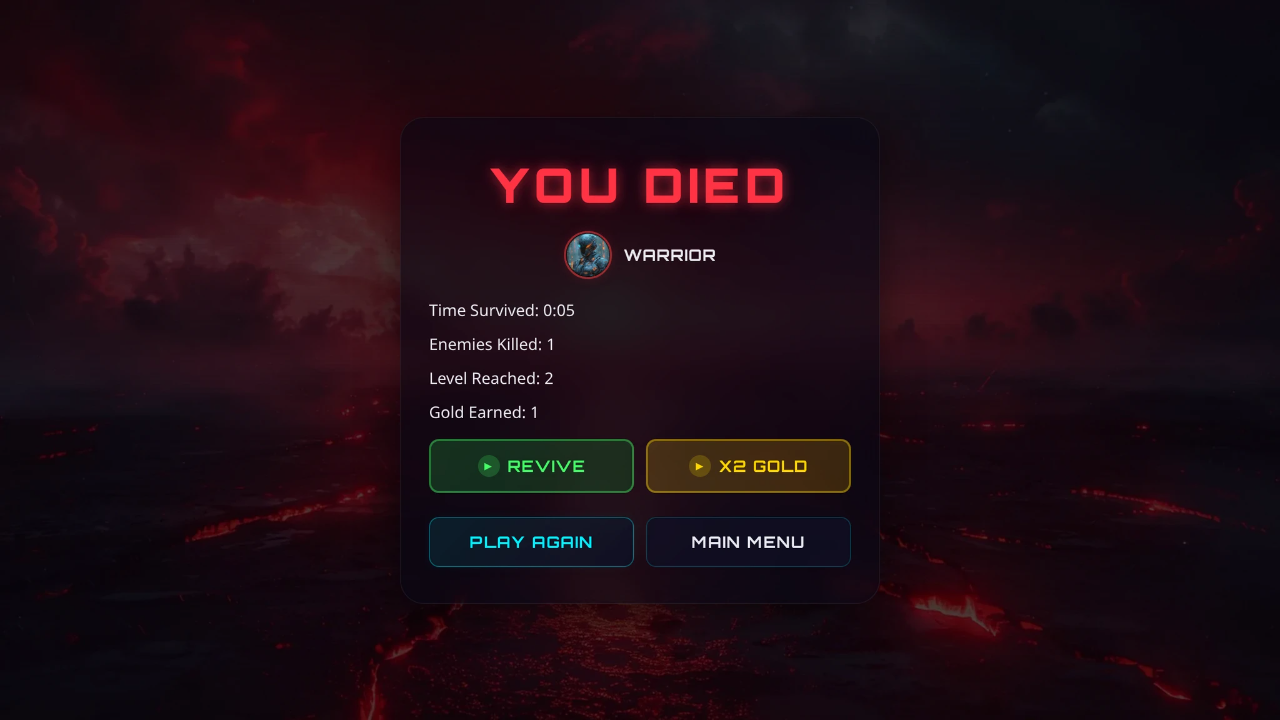The height and width of the screenshot is (720, 1280).
Task: Click the darkened battlefield background outside the panel
Action: 150,400
